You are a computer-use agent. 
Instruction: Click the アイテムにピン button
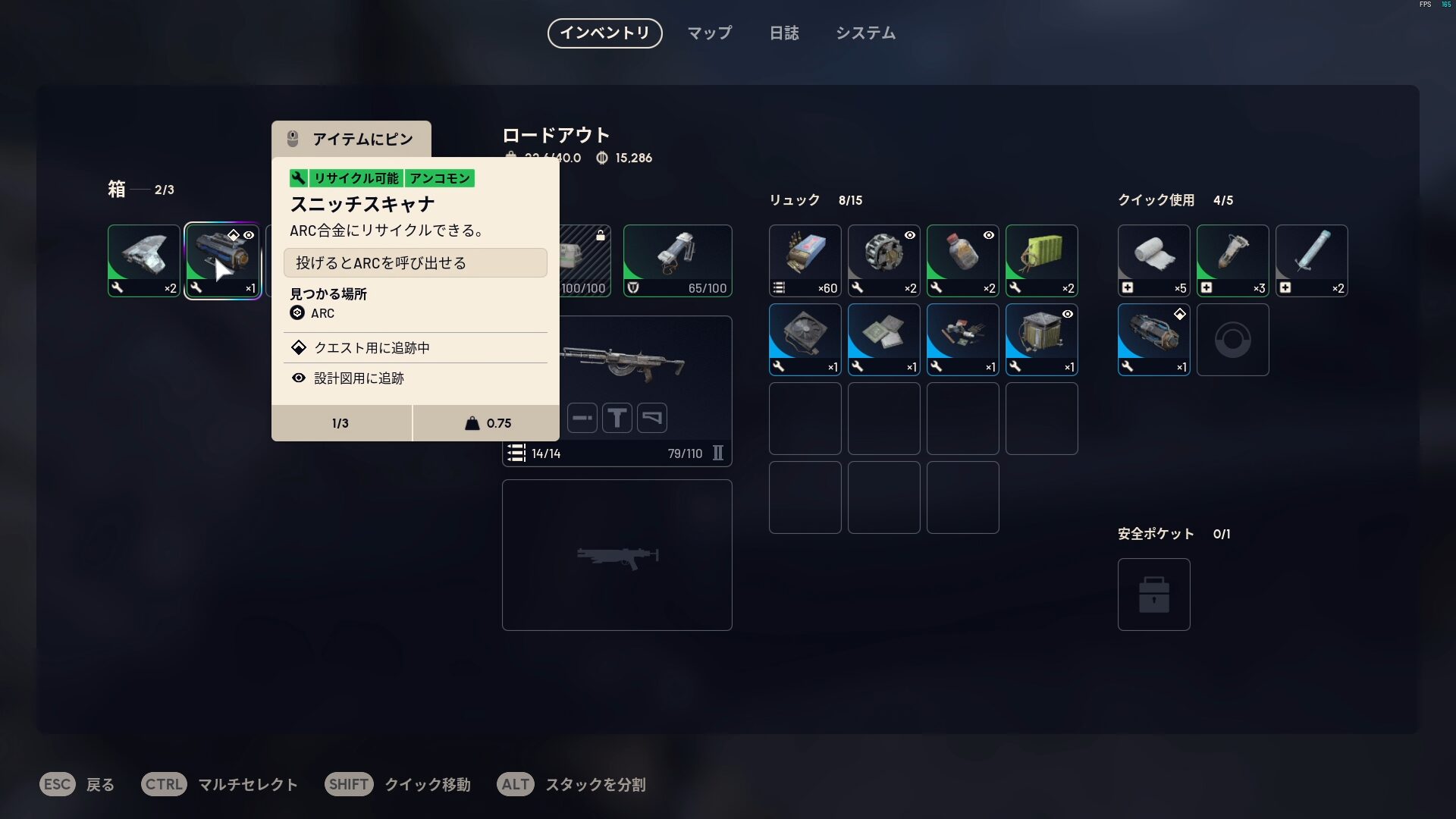[x=351, y=138]
